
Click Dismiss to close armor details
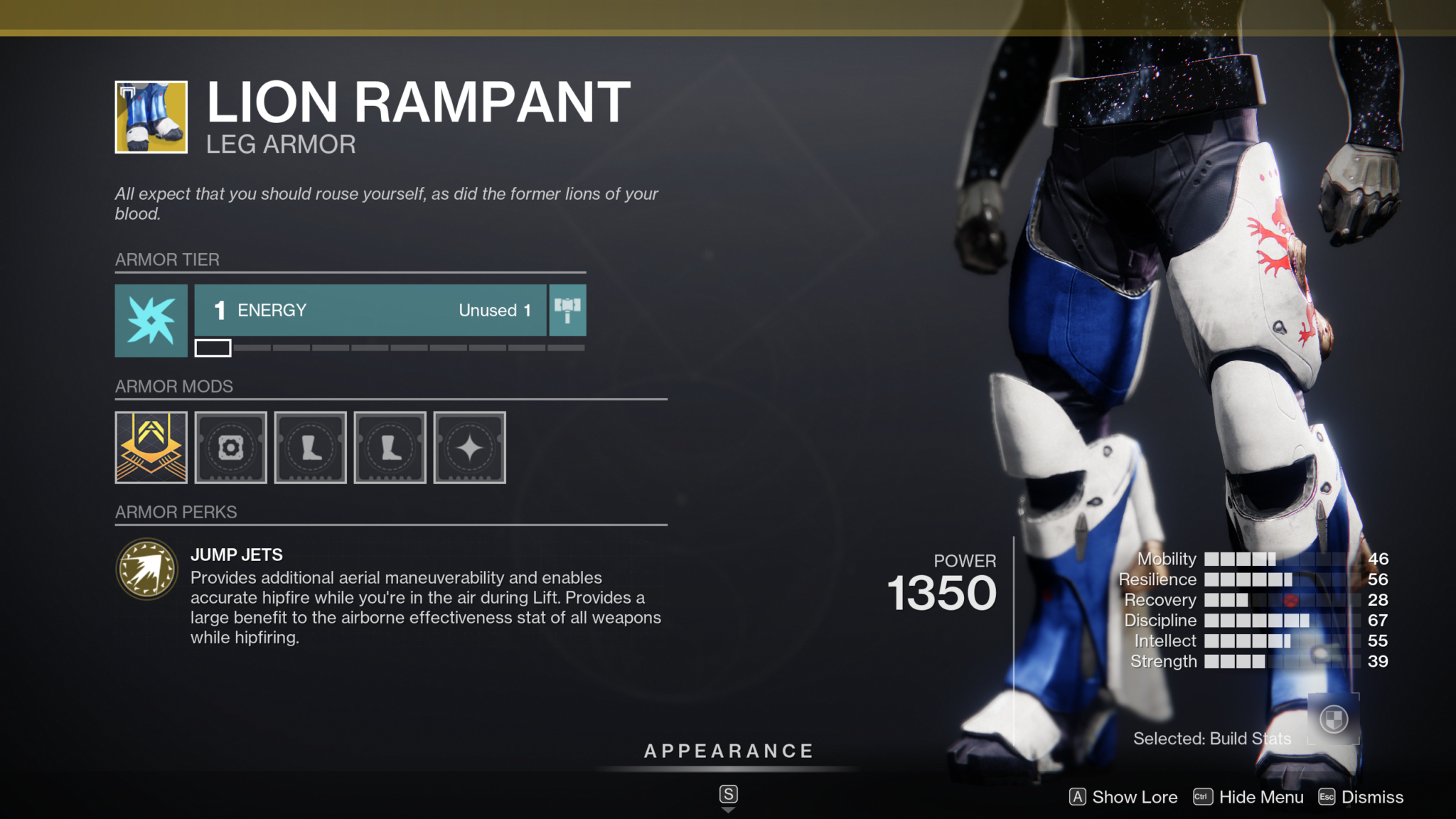click(x=1371, y=797)
